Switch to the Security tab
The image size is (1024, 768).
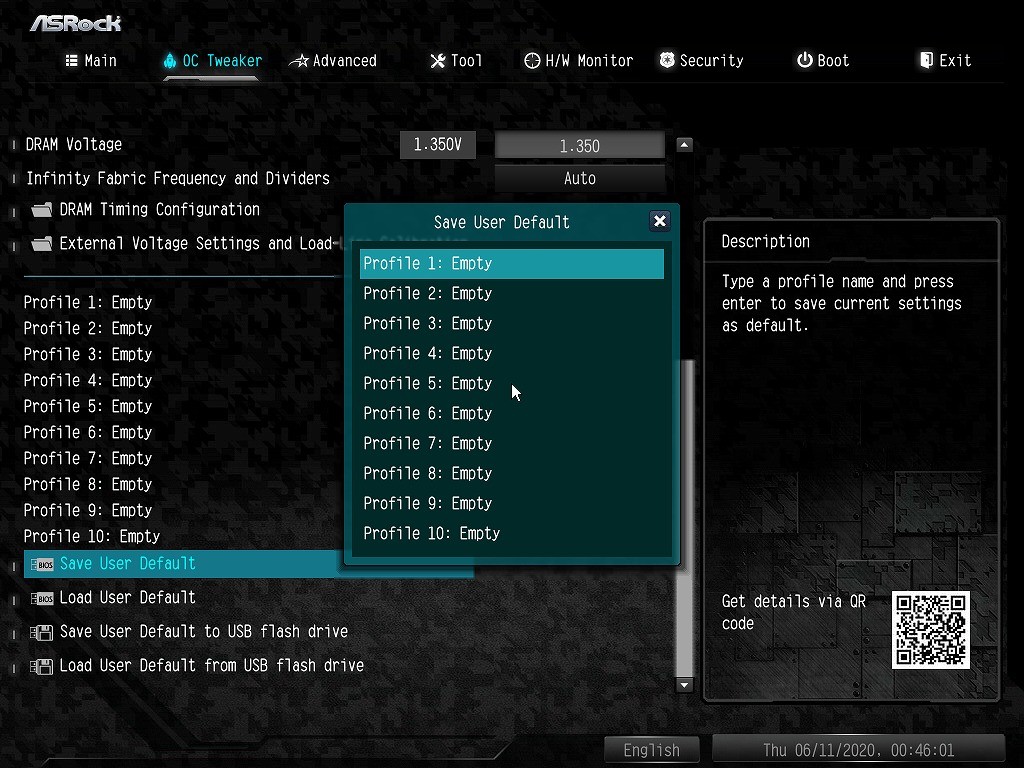tap(701, 61)
